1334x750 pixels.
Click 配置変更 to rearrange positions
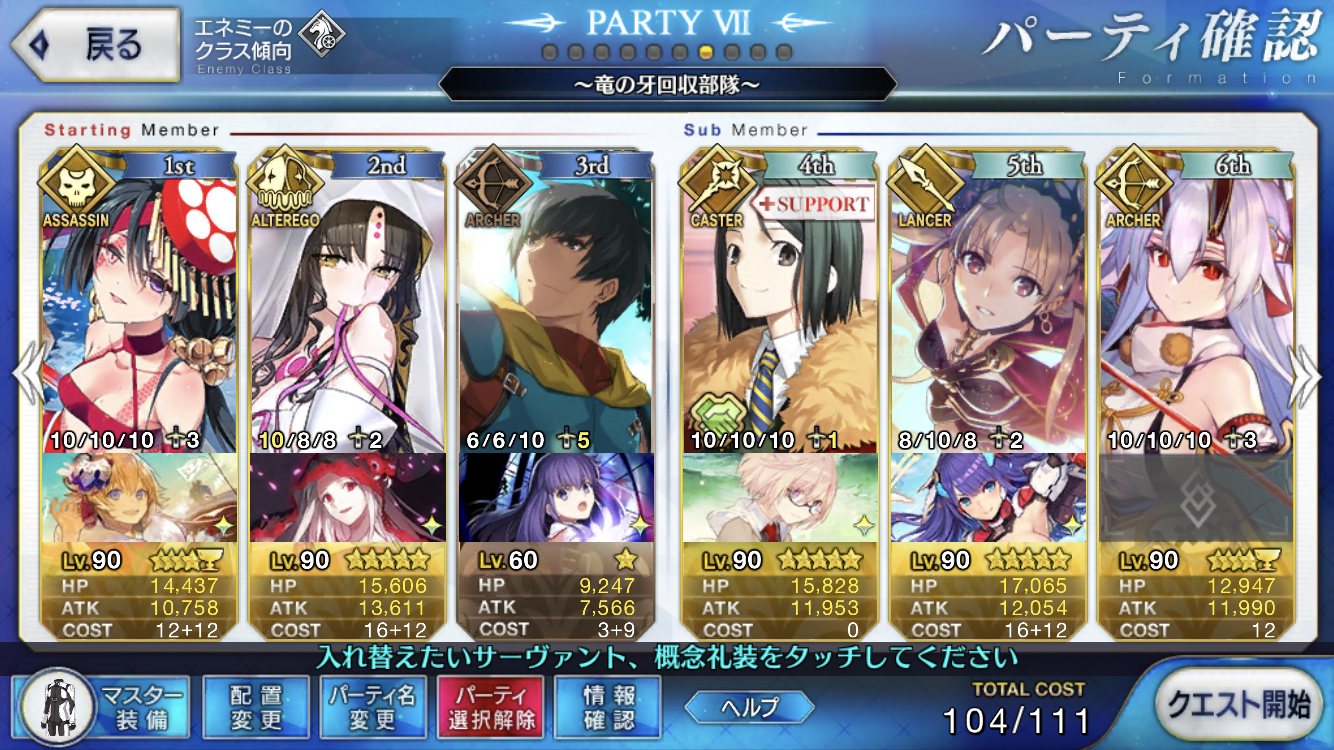[256, 707]
